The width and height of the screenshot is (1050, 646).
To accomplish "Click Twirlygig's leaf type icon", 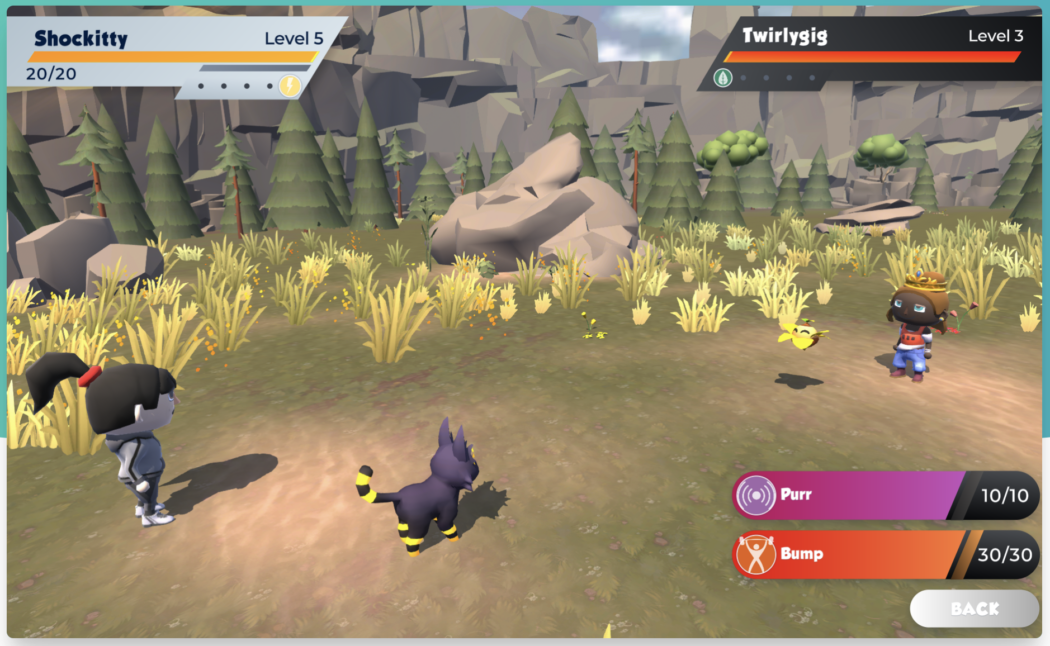I will point(723,77).
